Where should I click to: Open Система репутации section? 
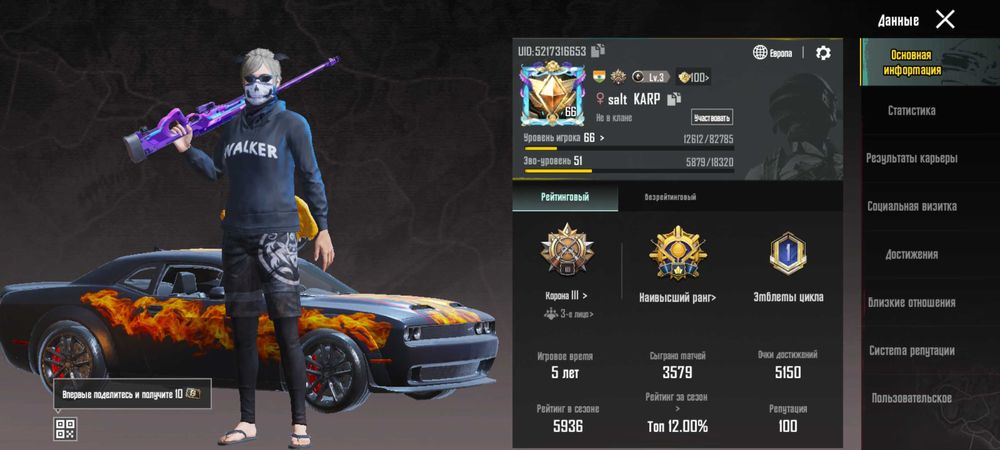(x=911, y=350)
